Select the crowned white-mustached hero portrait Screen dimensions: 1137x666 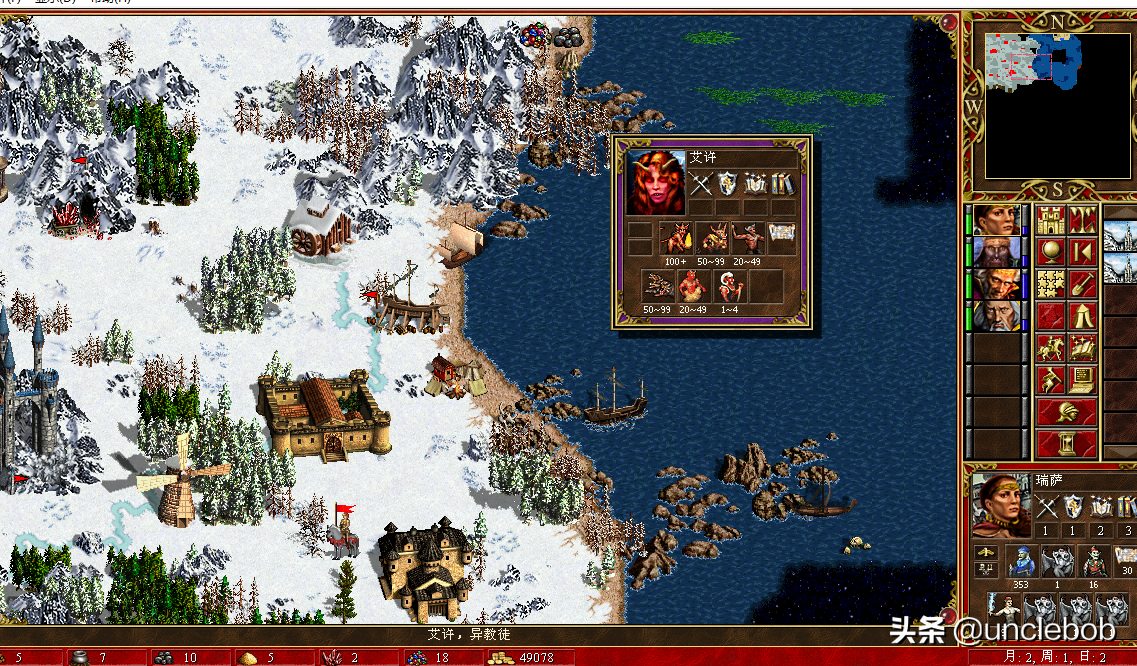pos(997,283)
